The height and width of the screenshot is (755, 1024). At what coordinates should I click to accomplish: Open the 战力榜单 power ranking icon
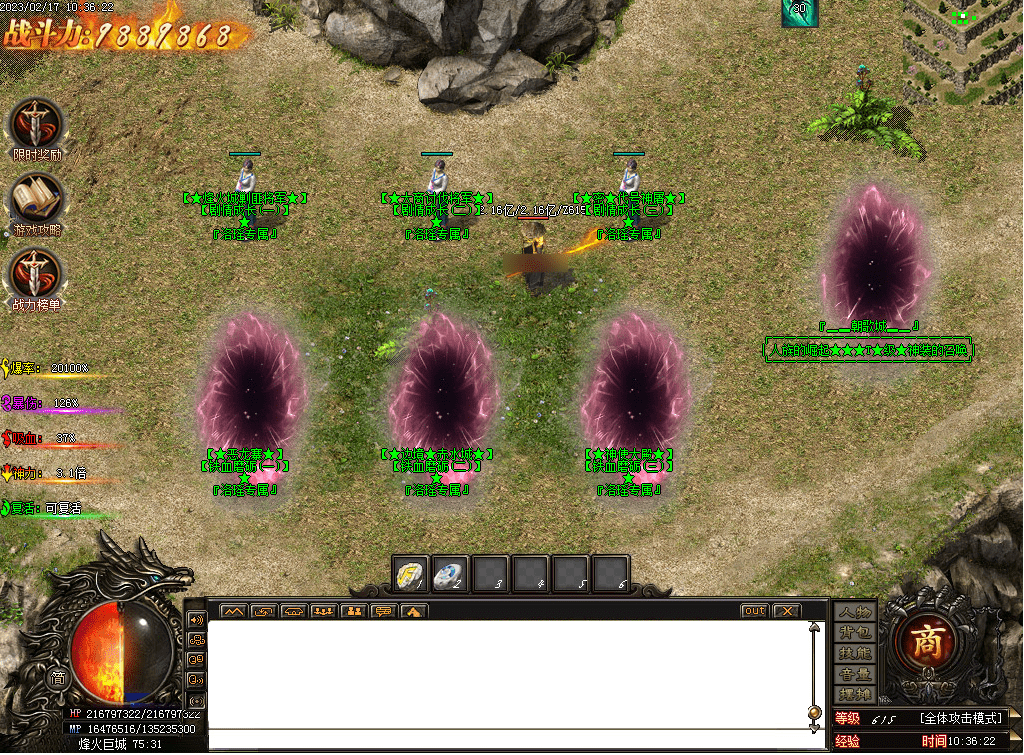point(36,273)
